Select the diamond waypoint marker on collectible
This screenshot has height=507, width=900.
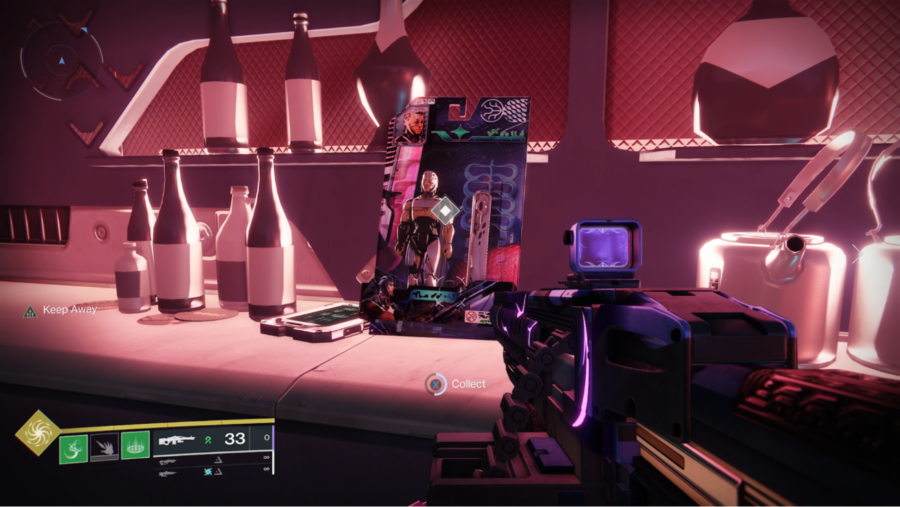tap(446, 209)
